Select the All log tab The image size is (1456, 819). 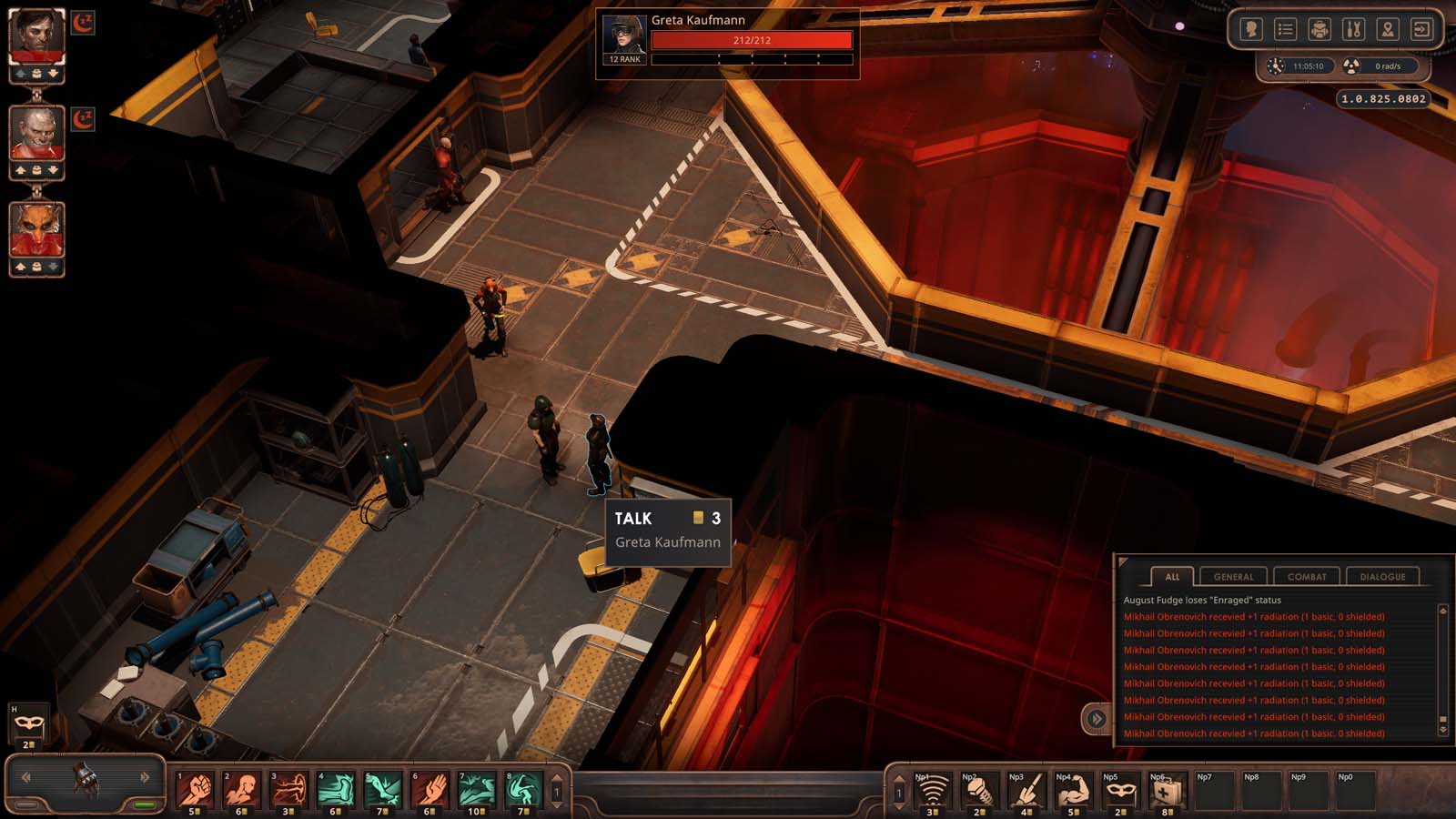coord(1172,576)
